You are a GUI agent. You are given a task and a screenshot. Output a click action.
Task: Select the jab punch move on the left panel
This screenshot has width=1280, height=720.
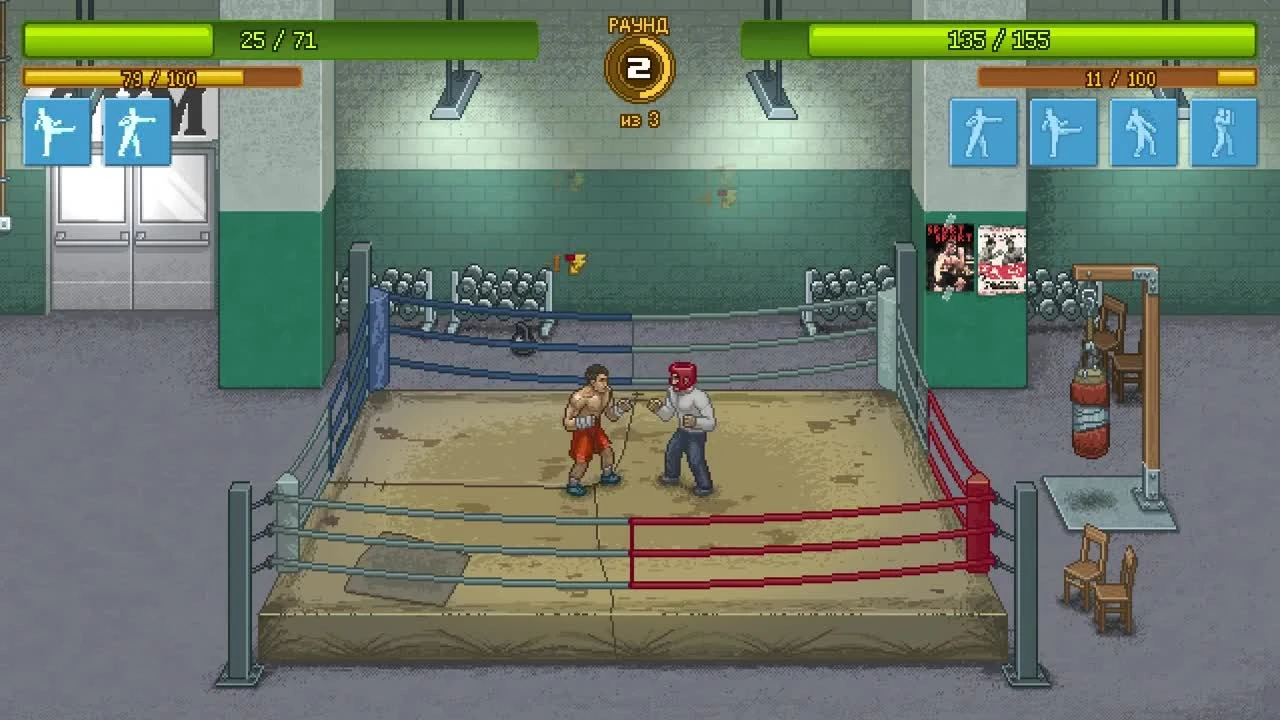[x=139, y=131]
